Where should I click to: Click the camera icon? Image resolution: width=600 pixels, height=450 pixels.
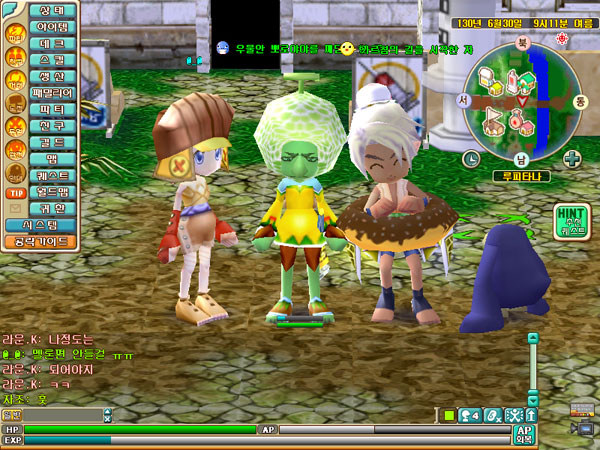[584, 428]
